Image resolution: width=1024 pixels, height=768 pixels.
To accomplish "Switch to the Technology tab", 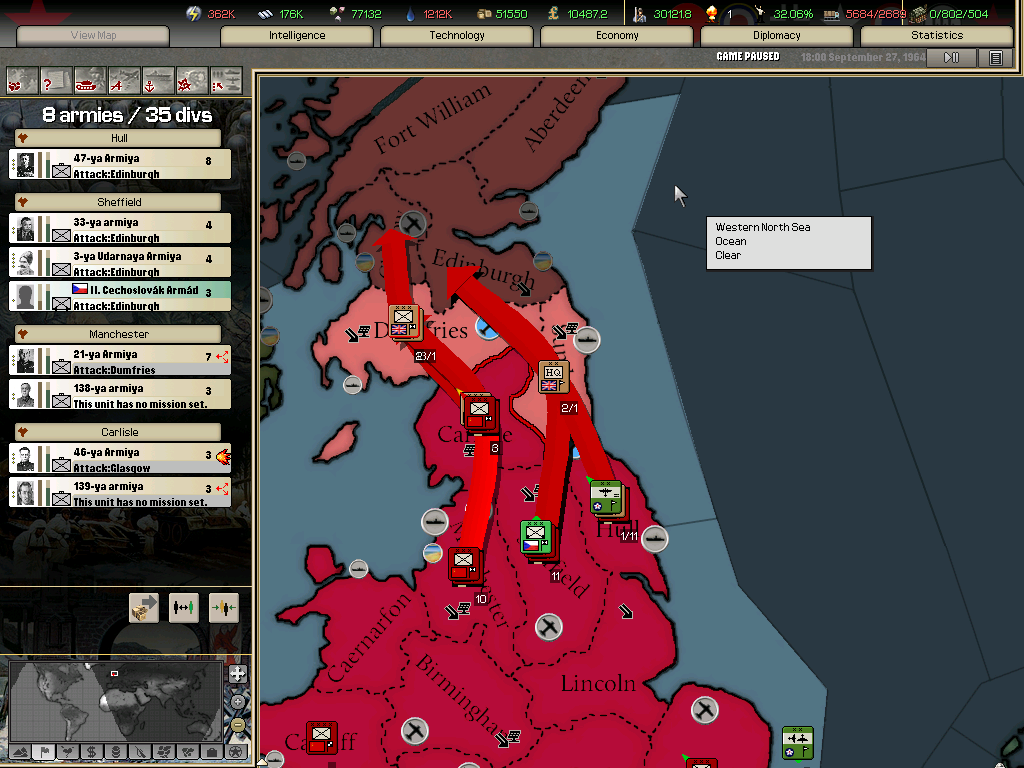I will (x=457, y=35).
